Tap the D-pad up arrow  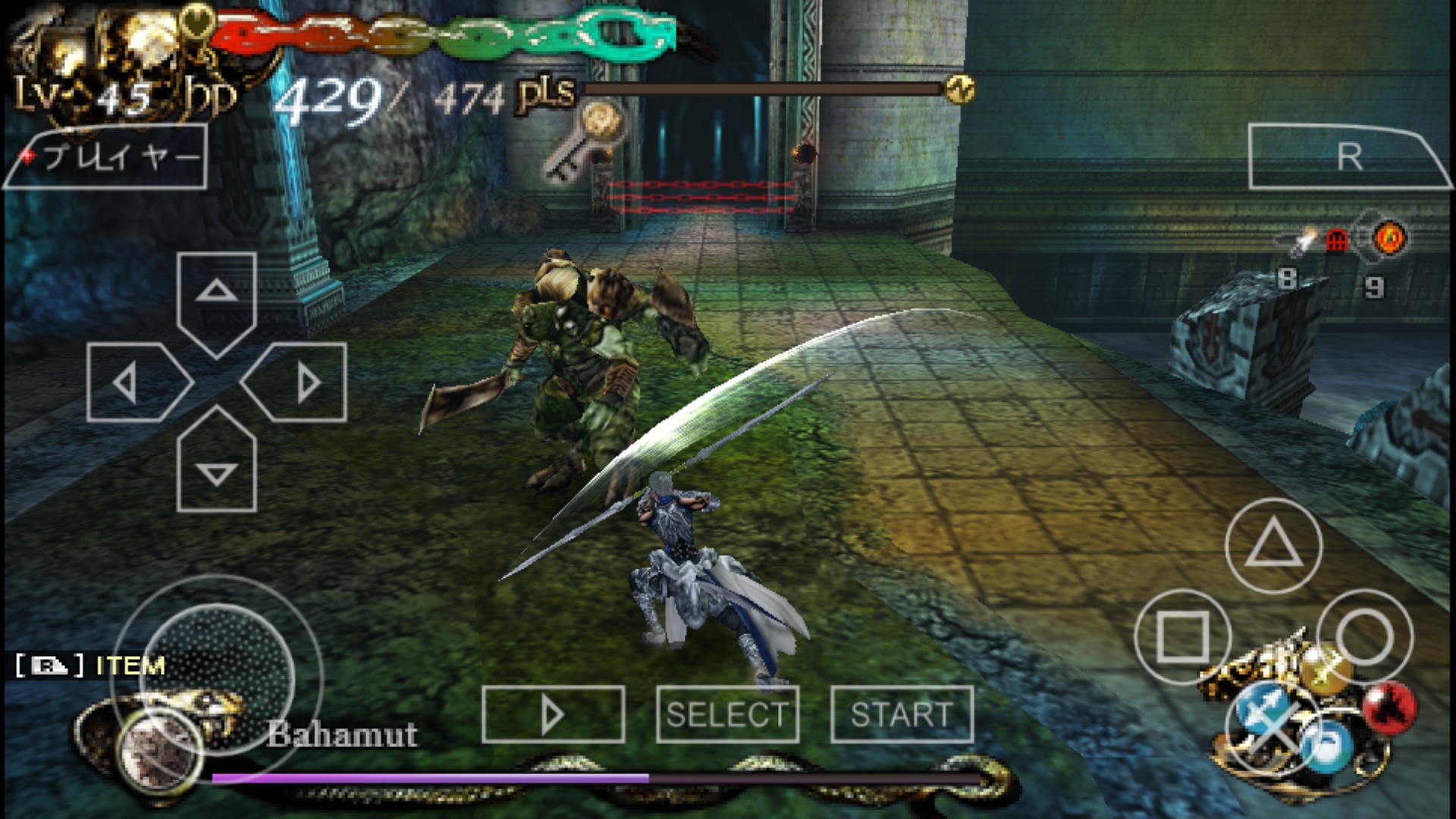[x=216, y=300]
